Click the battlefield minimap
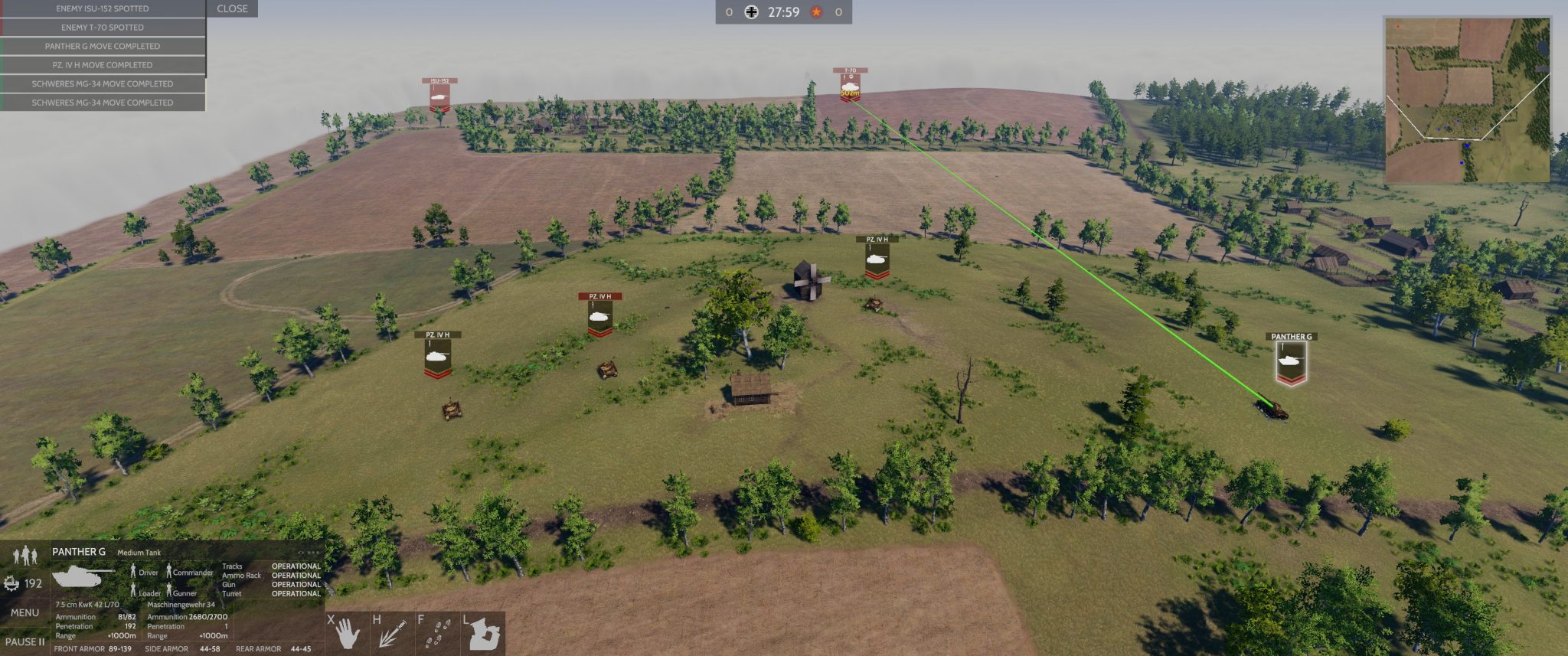 click(1466, 100)
